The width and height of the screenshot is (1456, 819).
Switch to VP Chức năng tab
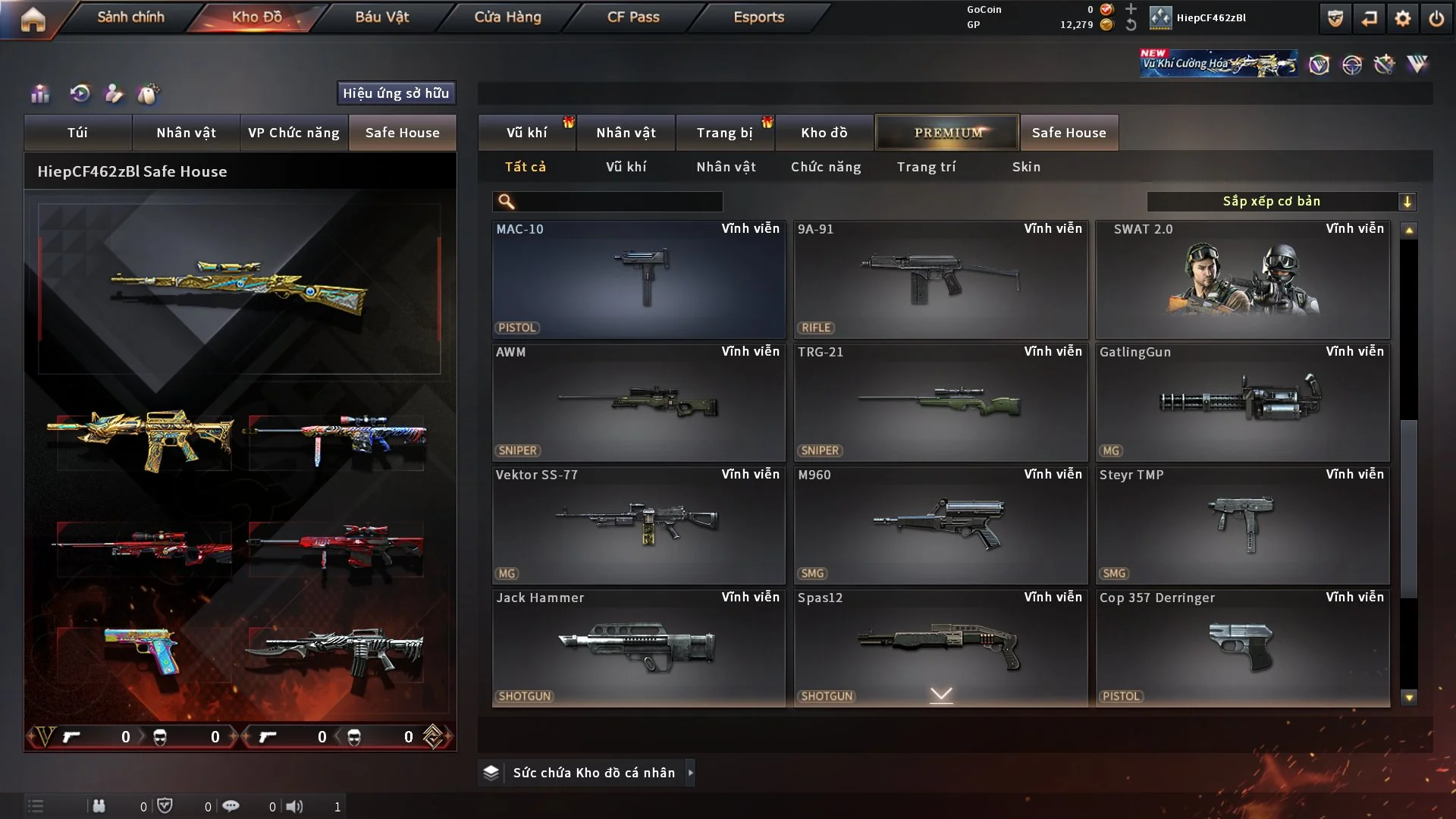(x=293, y=133)
